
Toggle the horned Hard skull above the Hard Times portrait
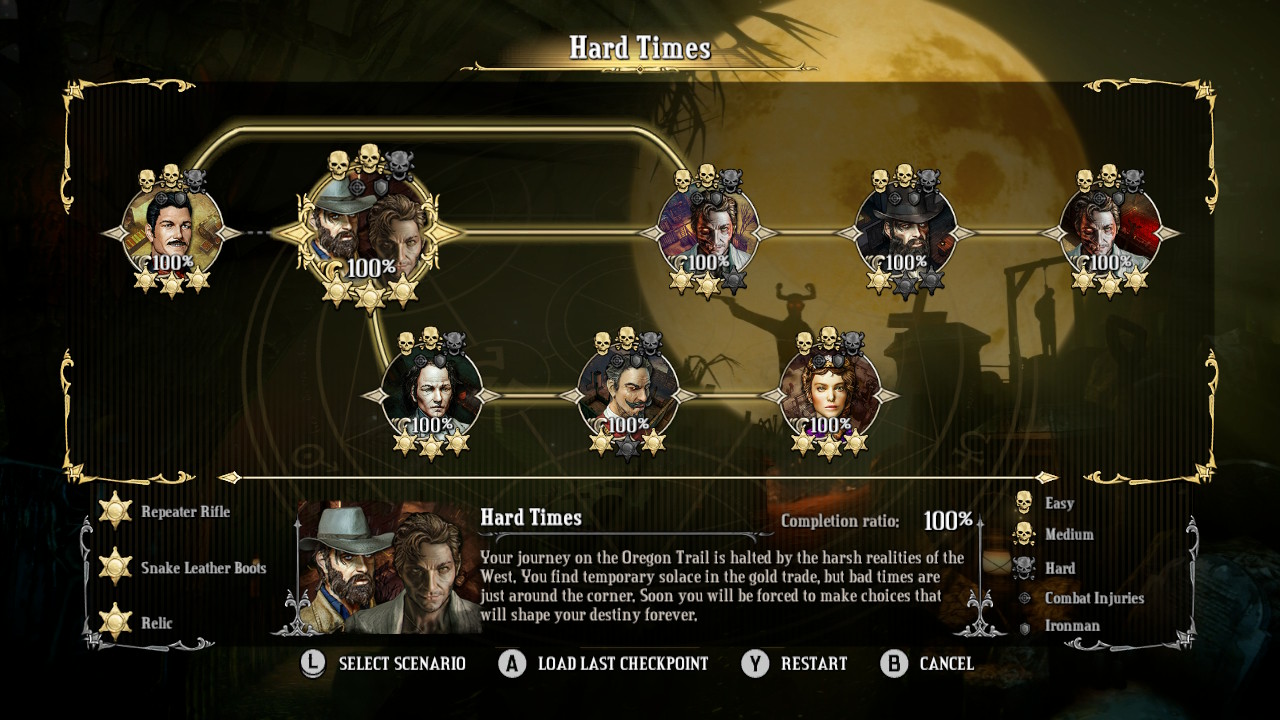pyautogui.click(x=399, y=166)
